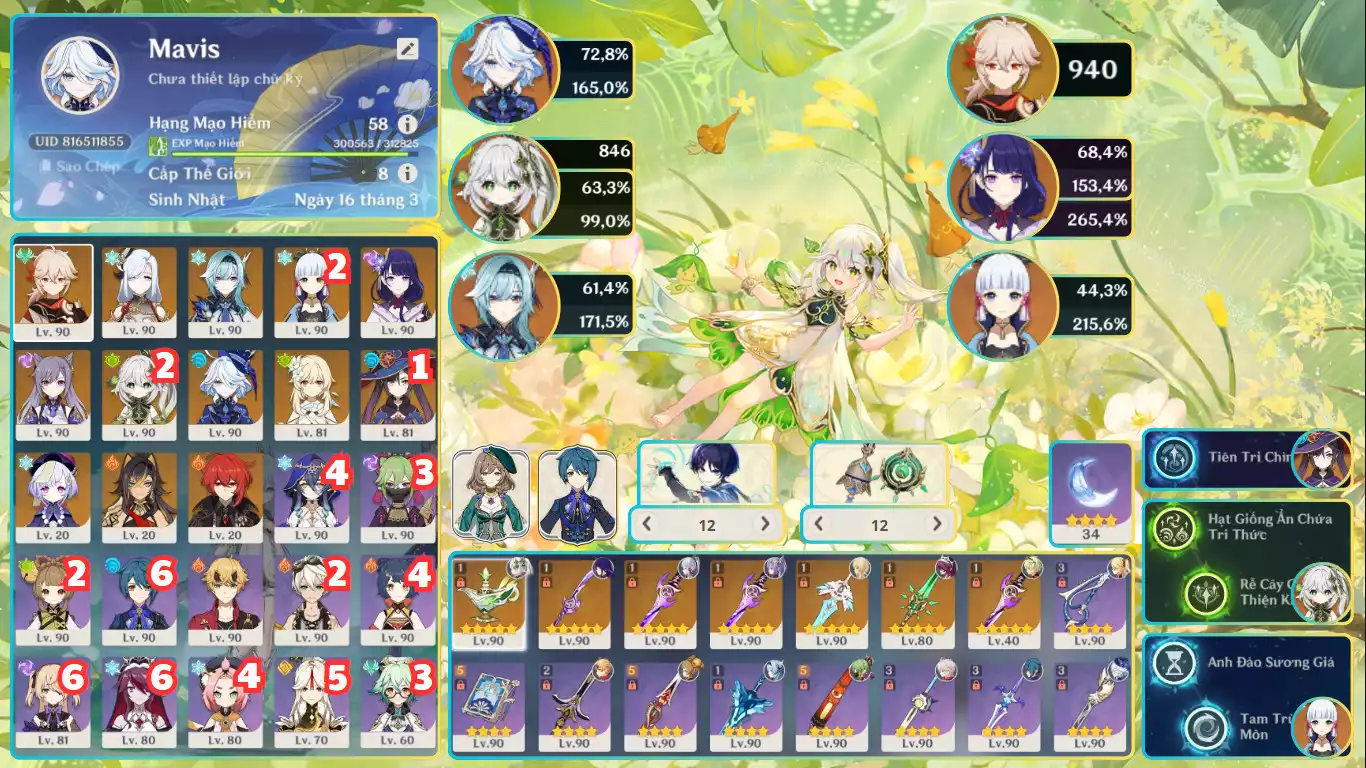Viewport: 1366px width, 768px height.
Task: Choose the Mona tile in the character grid
Action: pyautogui.click(x=398, y=395)
